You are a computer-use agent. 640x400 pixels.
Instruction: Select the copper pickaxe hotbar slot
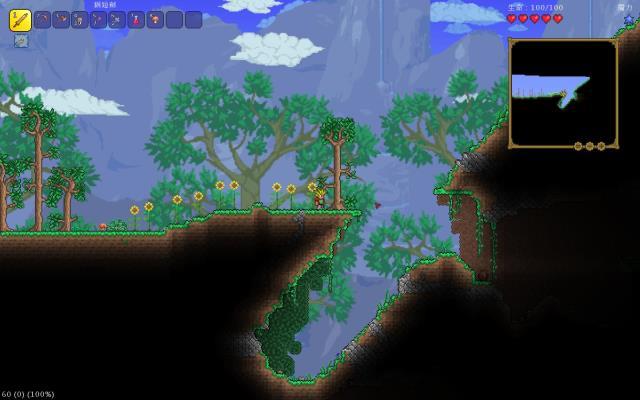(x=43, y=19)
